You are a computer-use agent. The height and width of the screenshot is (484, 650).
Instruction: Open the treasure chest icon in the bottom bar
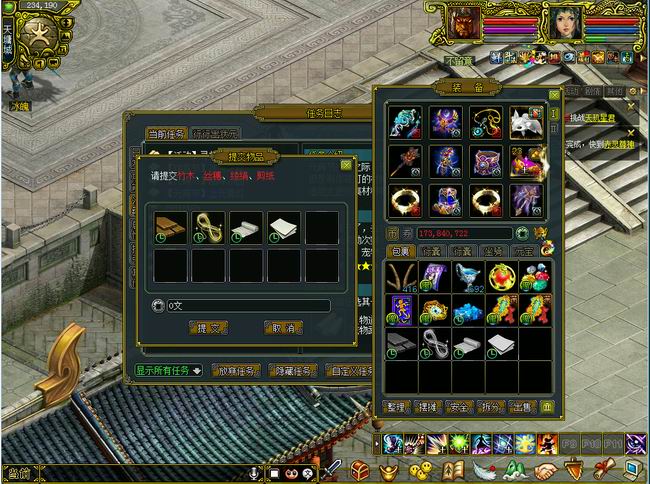coord(360,471)
